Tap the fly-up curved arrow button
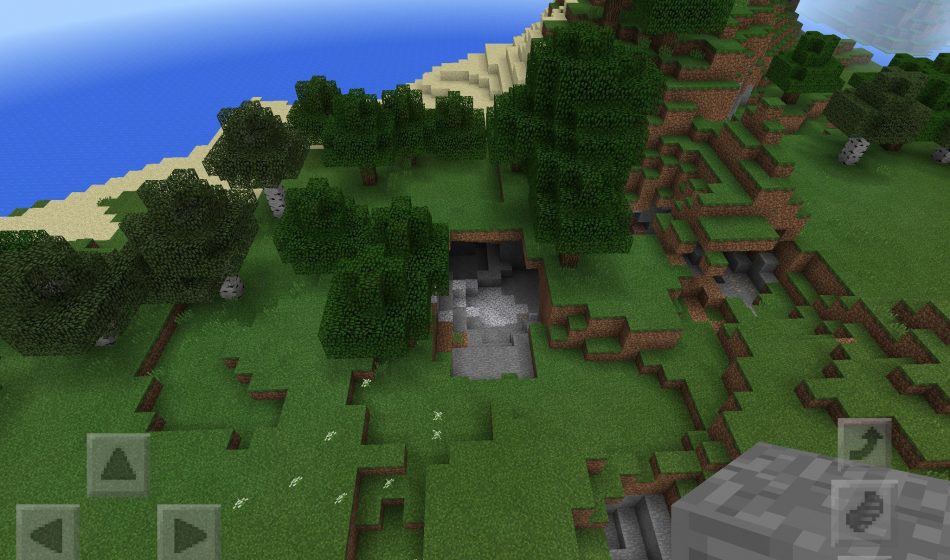Image resolution: width=950 pixels, height=560 pixels. [x=864, y=445]
